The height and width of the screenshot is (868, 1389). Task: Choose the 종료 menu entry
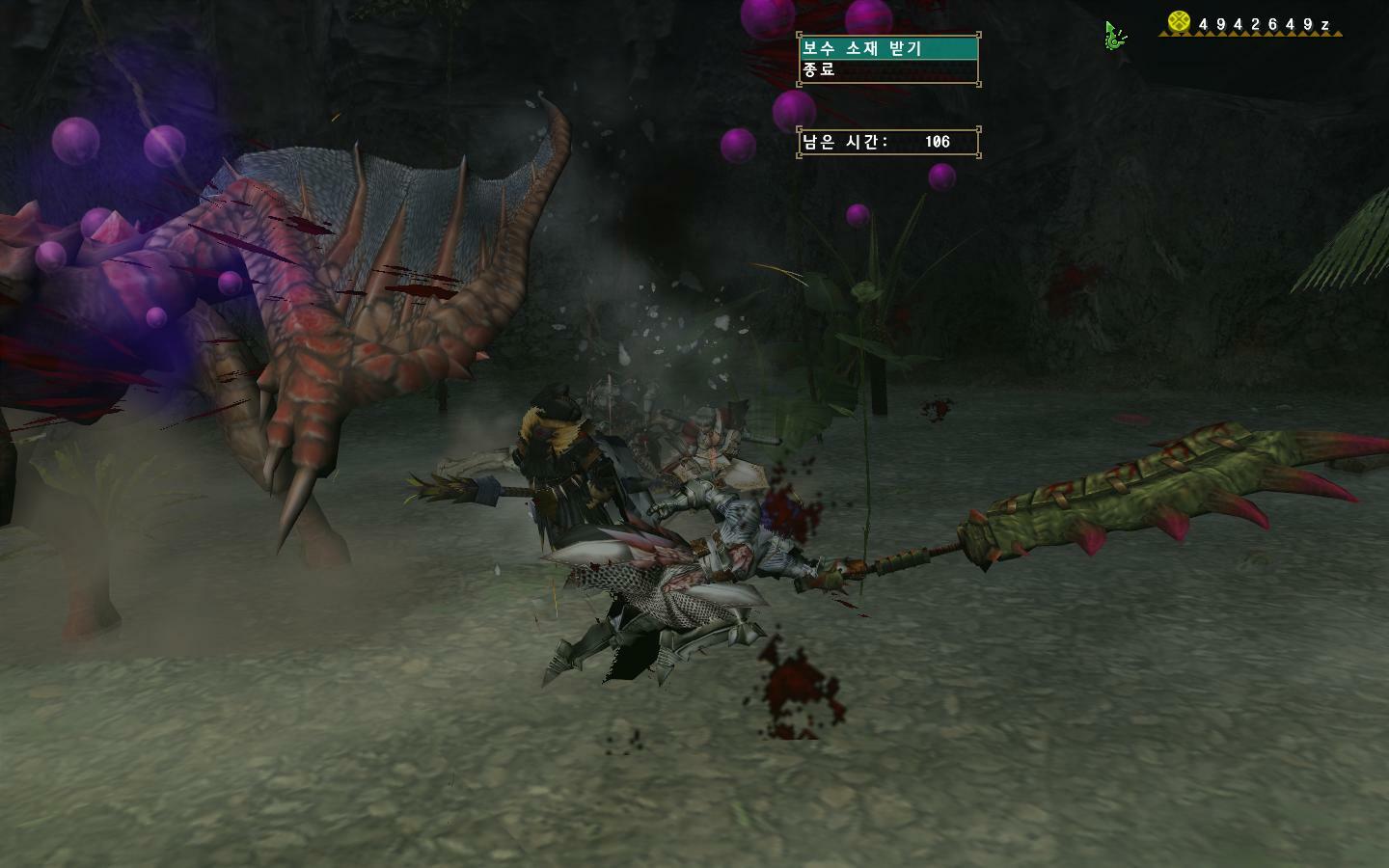pos(887,70)
